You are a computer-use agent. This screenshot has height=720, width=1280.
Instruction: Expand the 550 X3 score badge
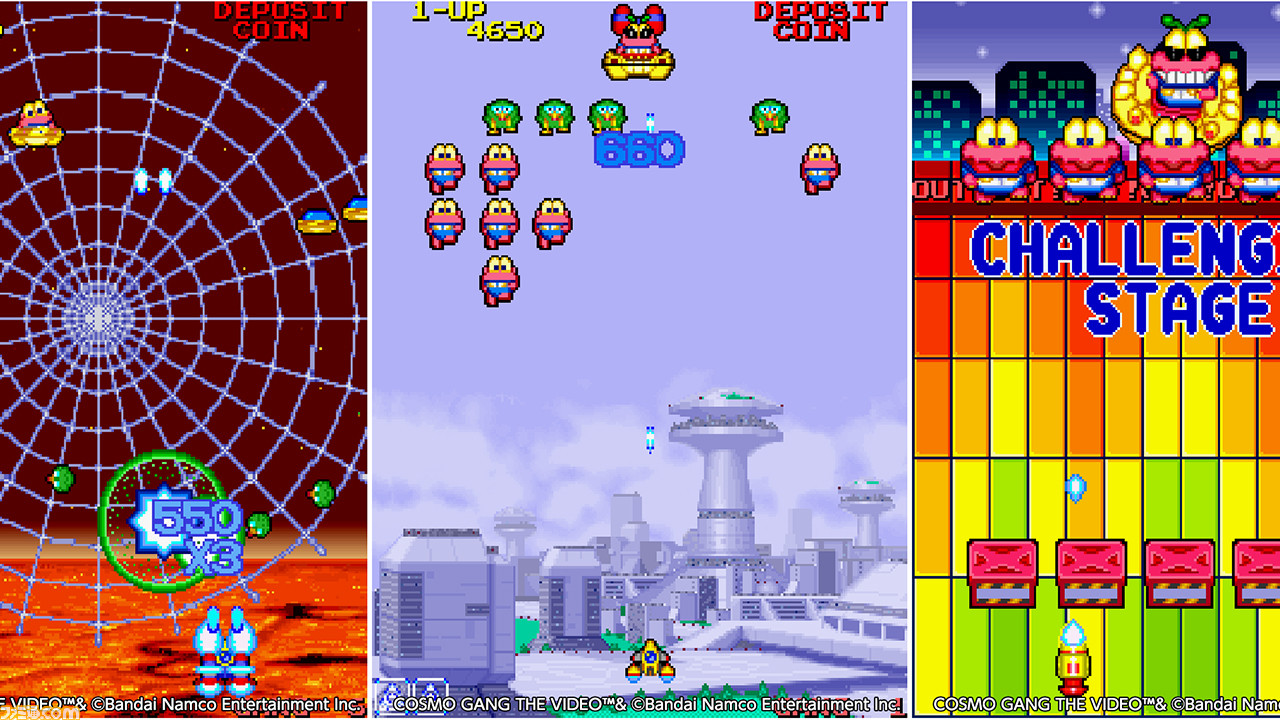pyautogui.click(x=188, y=530)
